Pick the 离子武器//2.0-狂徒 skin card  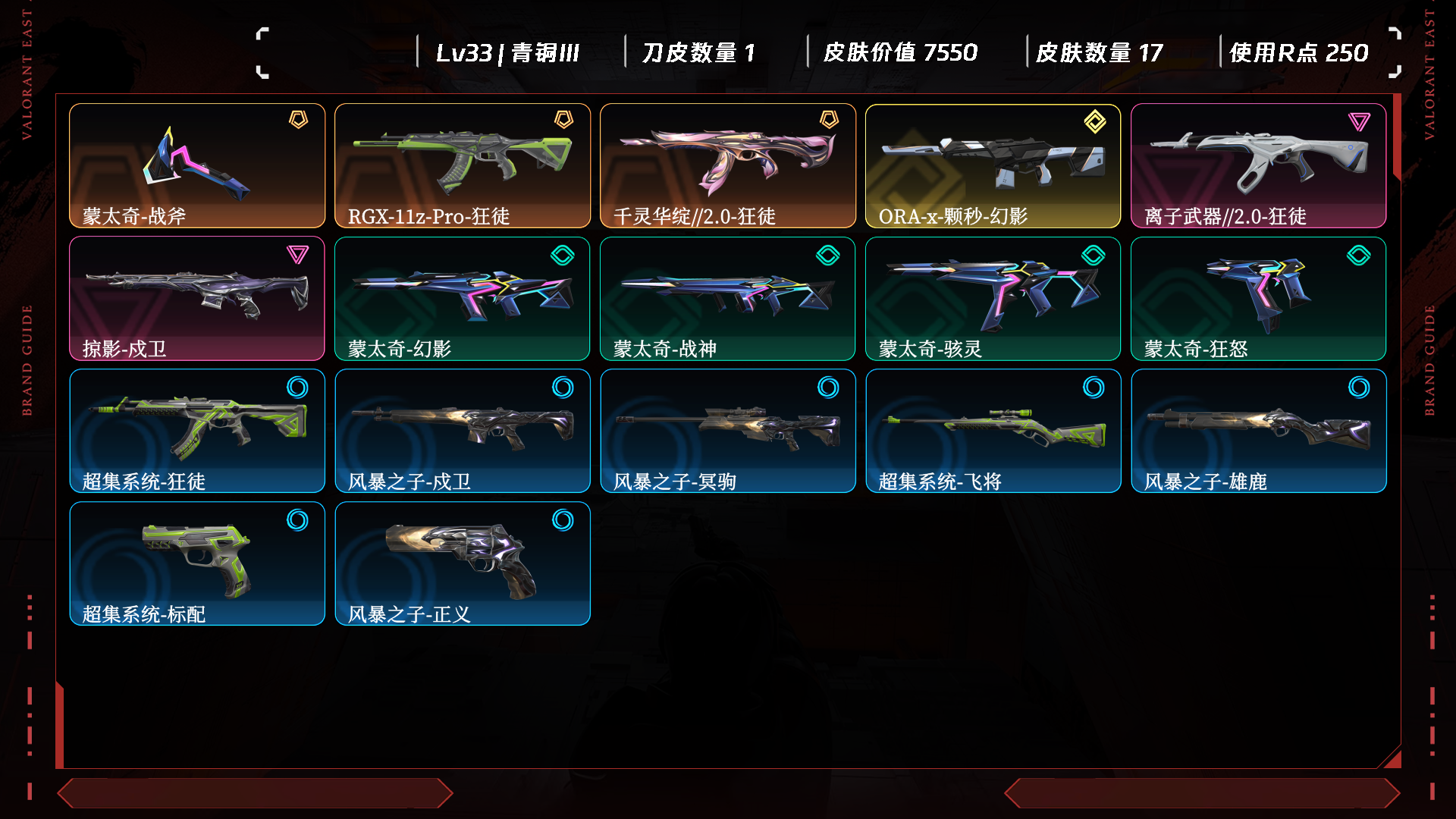(1258, 165)
